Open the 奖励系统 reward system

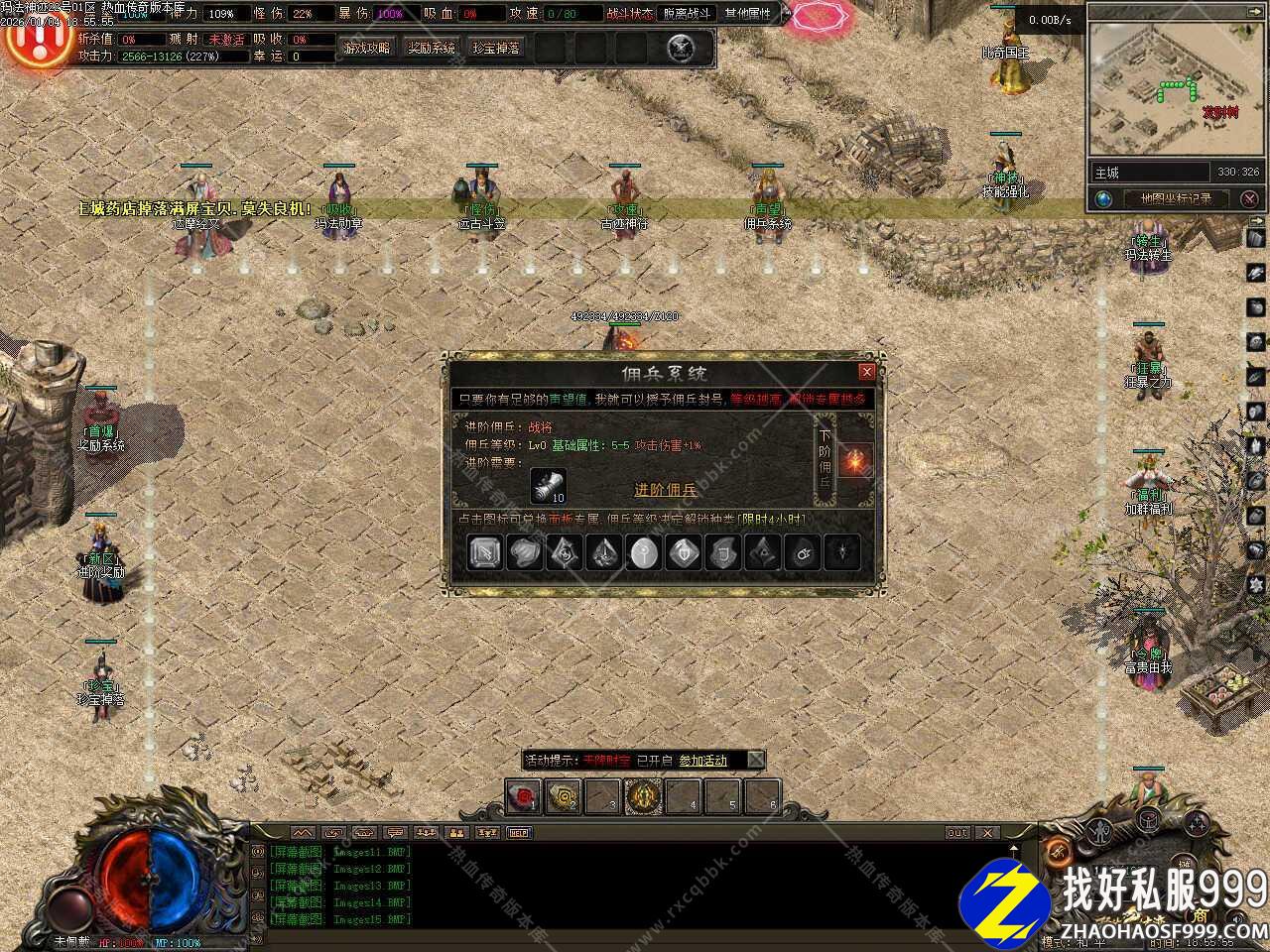click(x=432, y=48)
